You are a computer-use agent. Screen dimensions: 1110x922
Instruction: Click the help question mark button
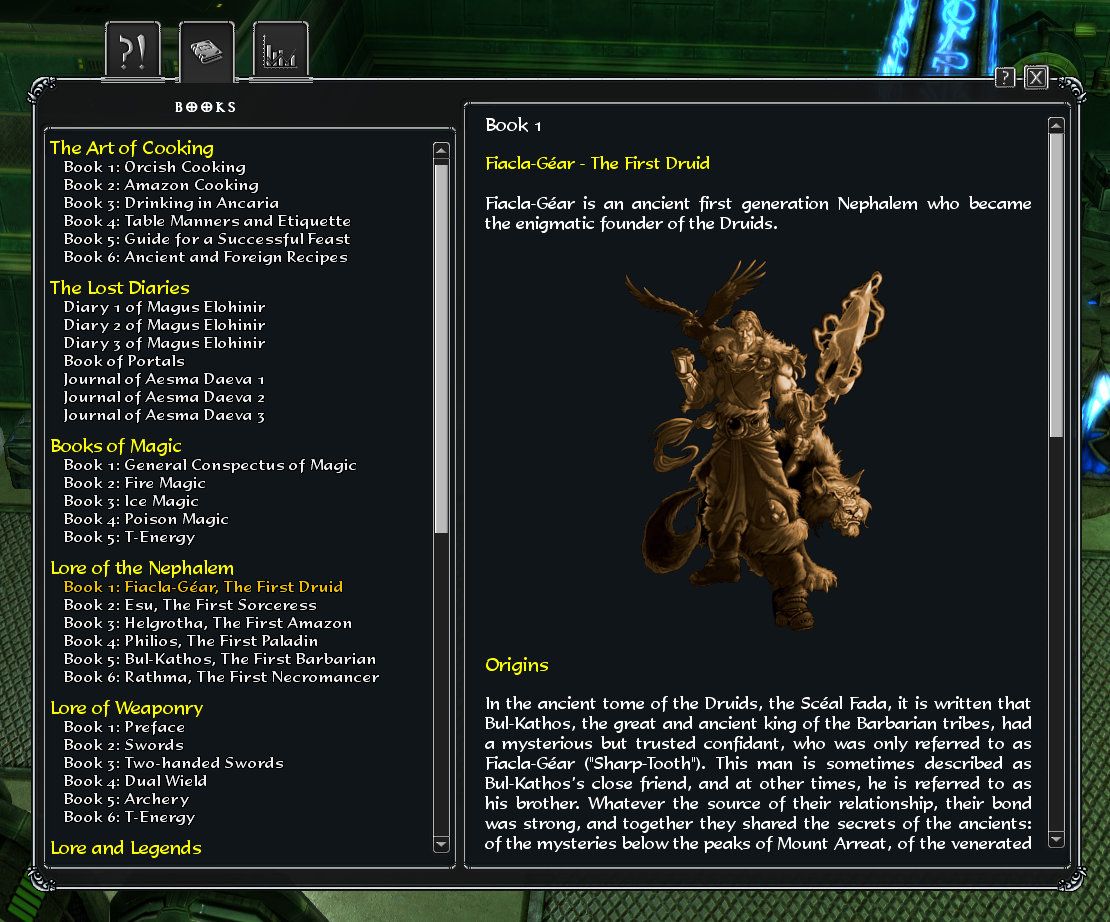pyautogui.click(x=1005, y=78)
